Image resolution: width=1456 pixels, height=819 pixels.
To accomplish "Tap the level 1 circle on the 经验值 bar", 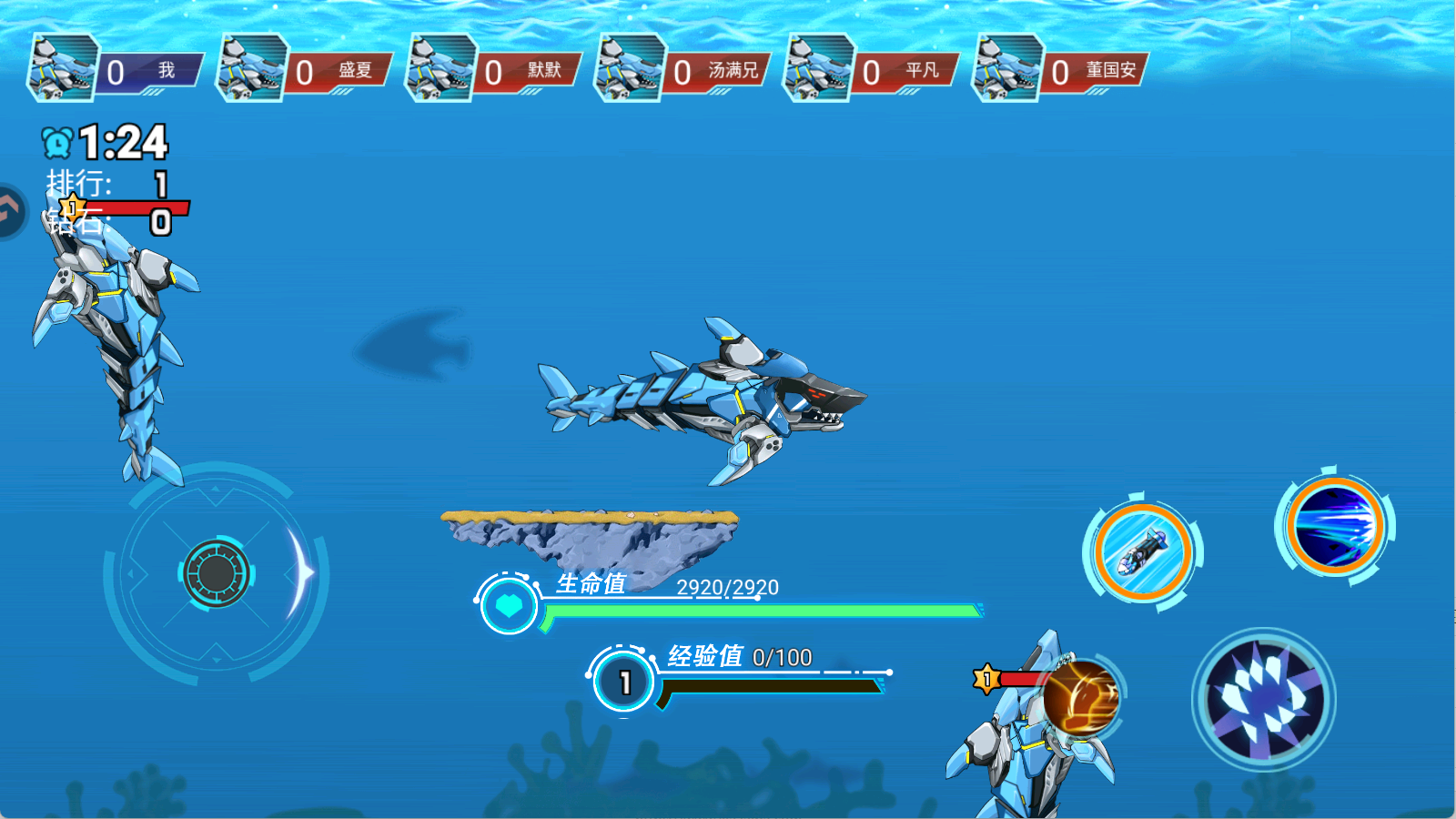I will coord(623,681).
